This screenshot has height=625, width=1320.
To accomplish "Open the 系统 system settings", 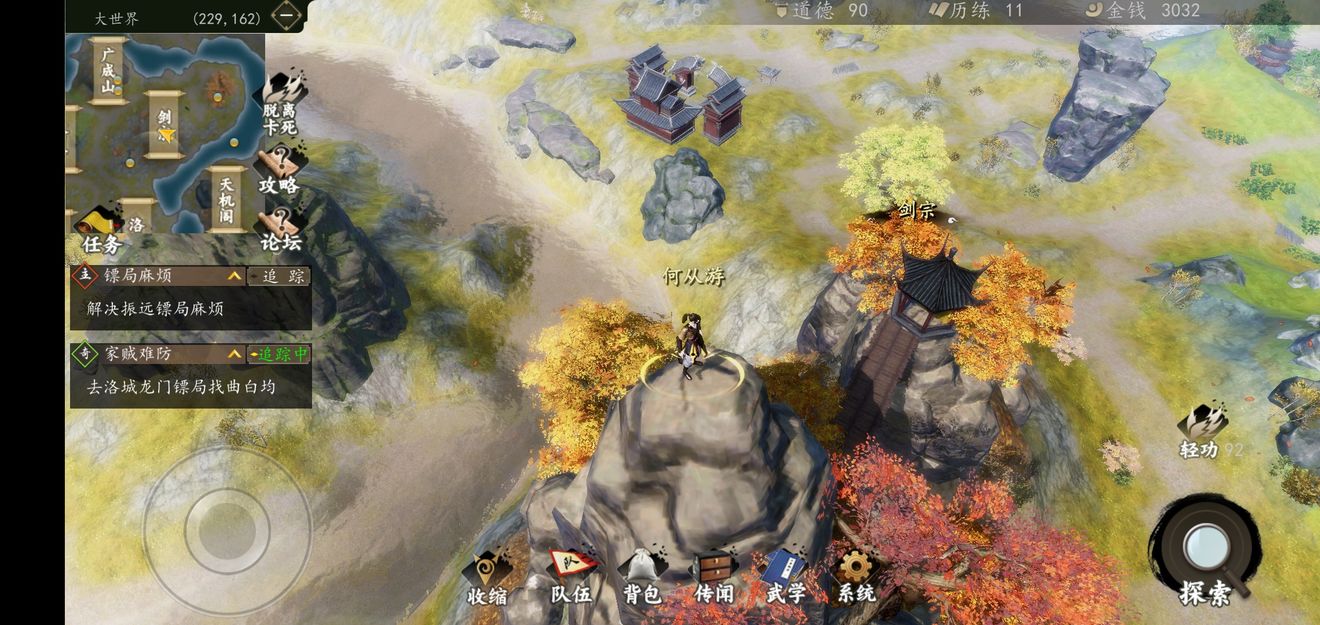I will (x=856, y=578).
